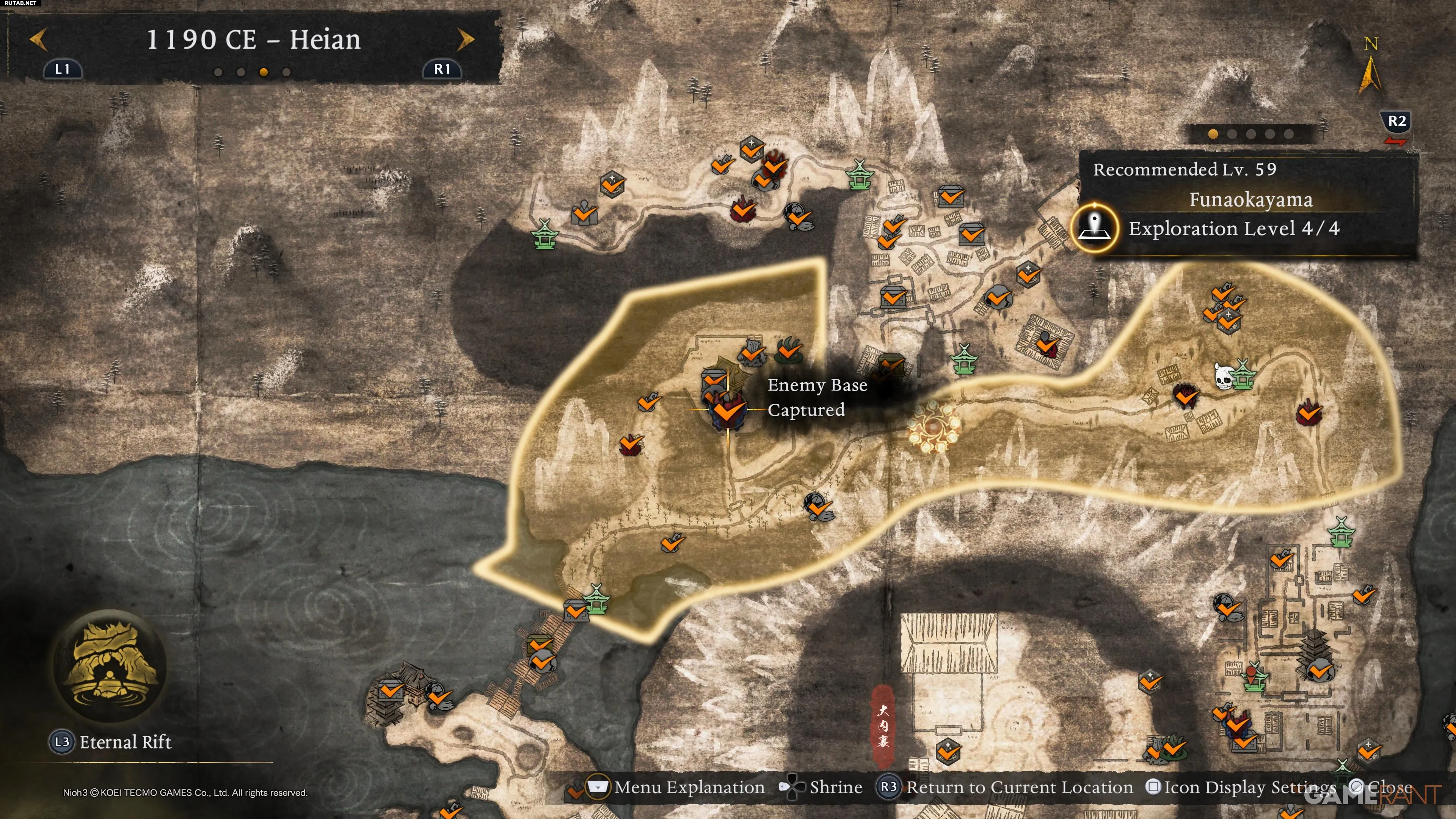Select the white skull map marker
Image resolution: width=1456 pixels, height=819 pixels.
[1222, 377]
